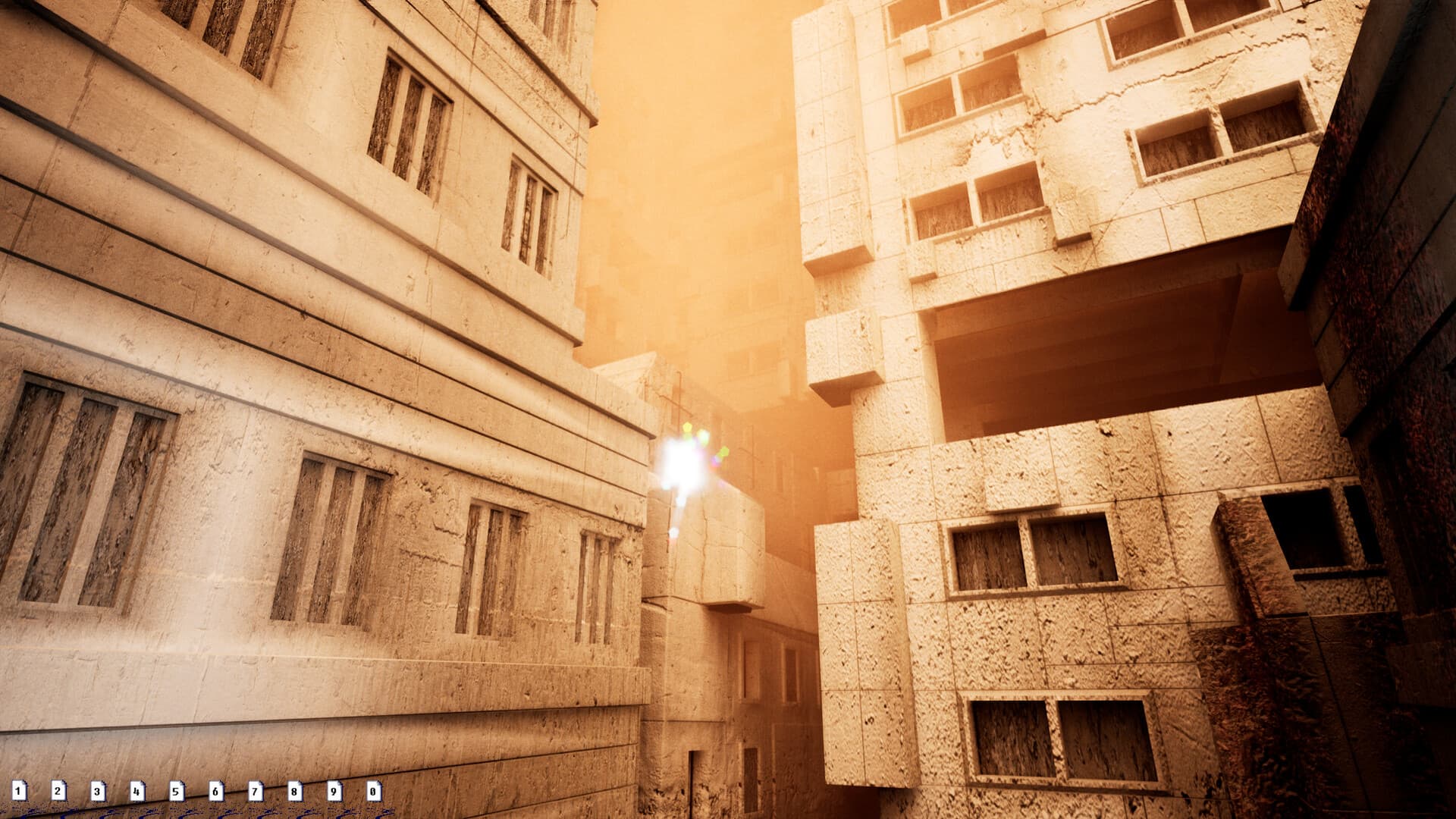
Task: Select the note icon numbered 3
Action: [x=99, y=791]
